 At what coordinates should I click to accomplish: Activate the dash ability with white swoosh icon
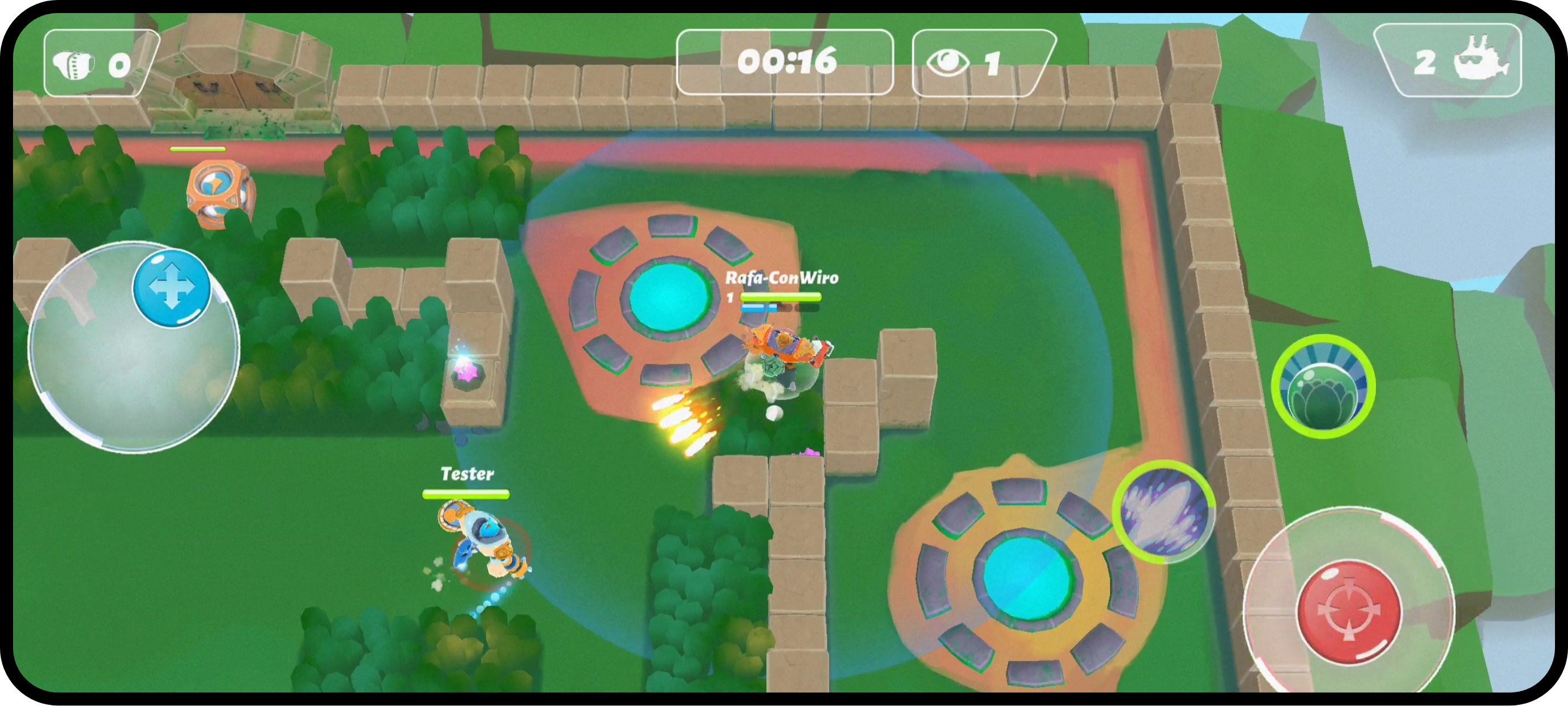coord(1166,514)
